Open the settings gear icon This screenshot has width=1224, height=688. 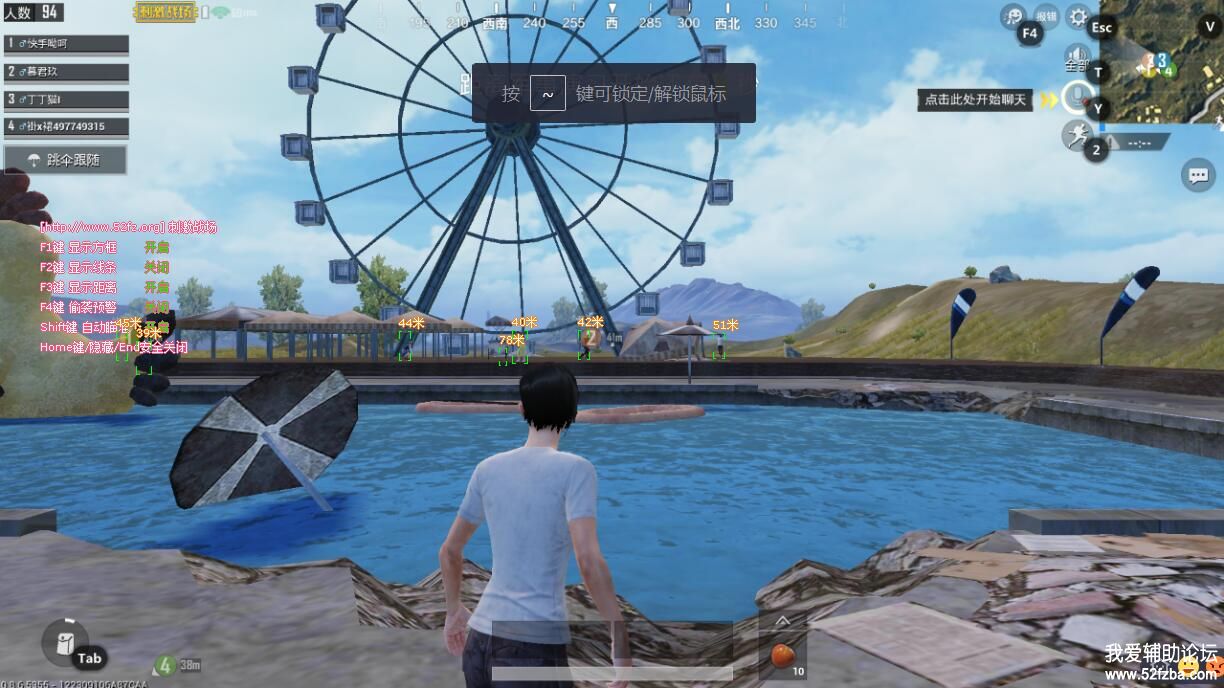point(1077,16)
